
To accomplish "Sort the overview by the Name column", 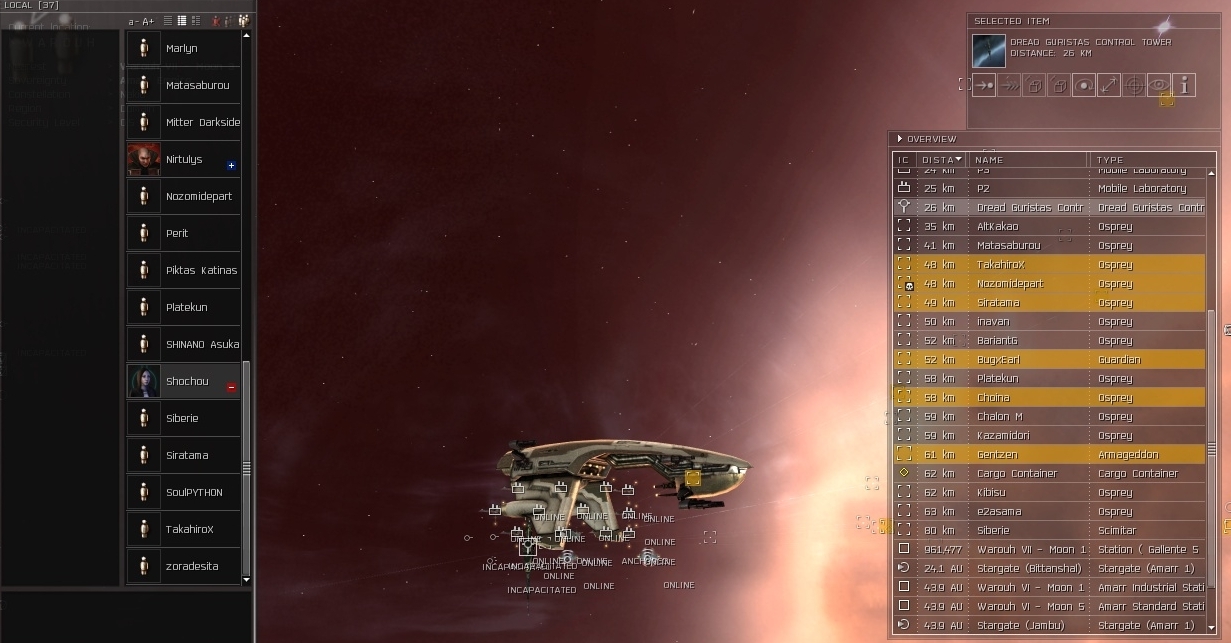I will (x=1028, y=160).
